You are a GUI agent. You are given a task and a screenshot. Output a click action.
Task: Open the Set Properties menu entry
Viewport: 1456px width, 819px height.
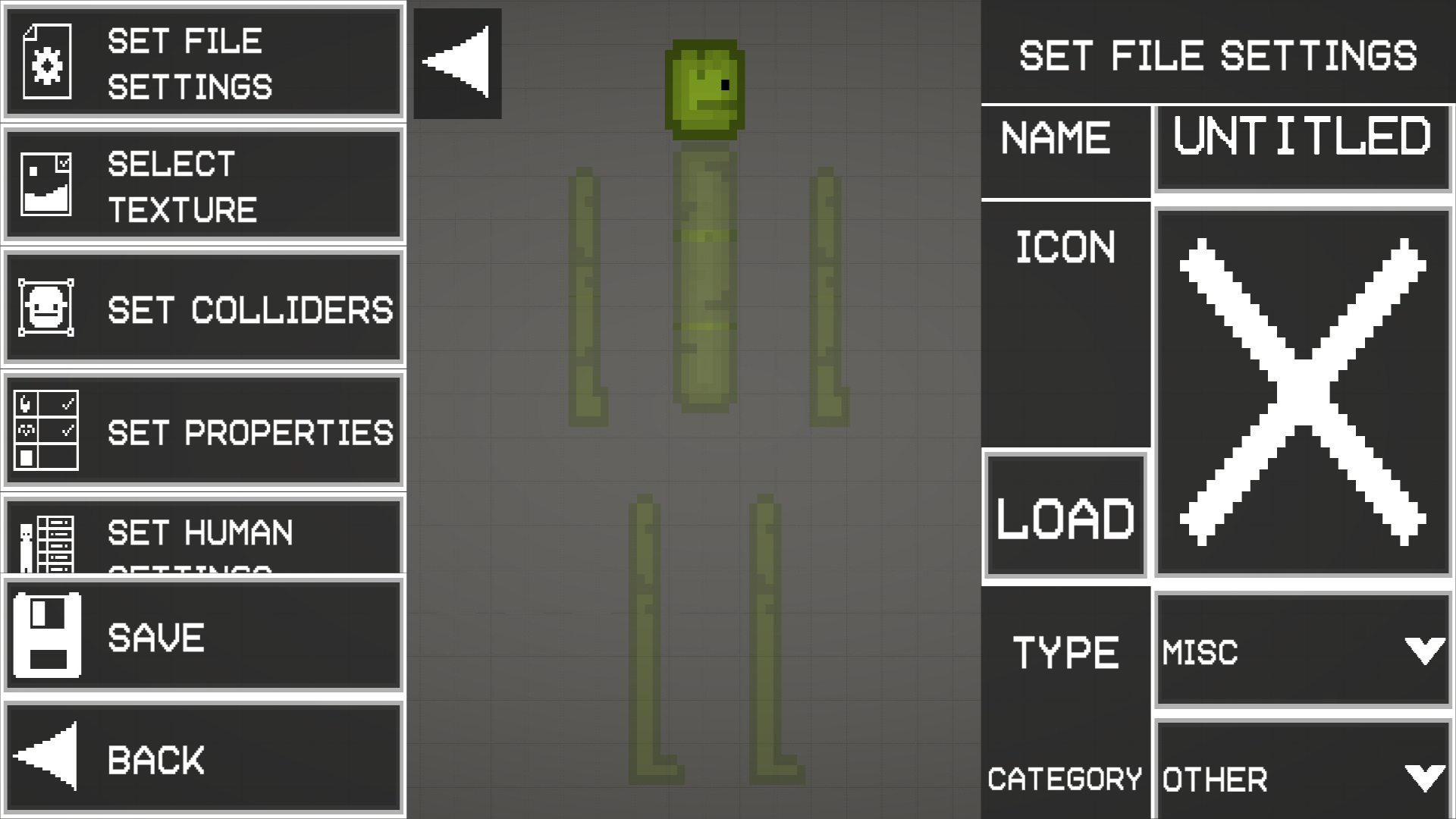tap(205, 428)
